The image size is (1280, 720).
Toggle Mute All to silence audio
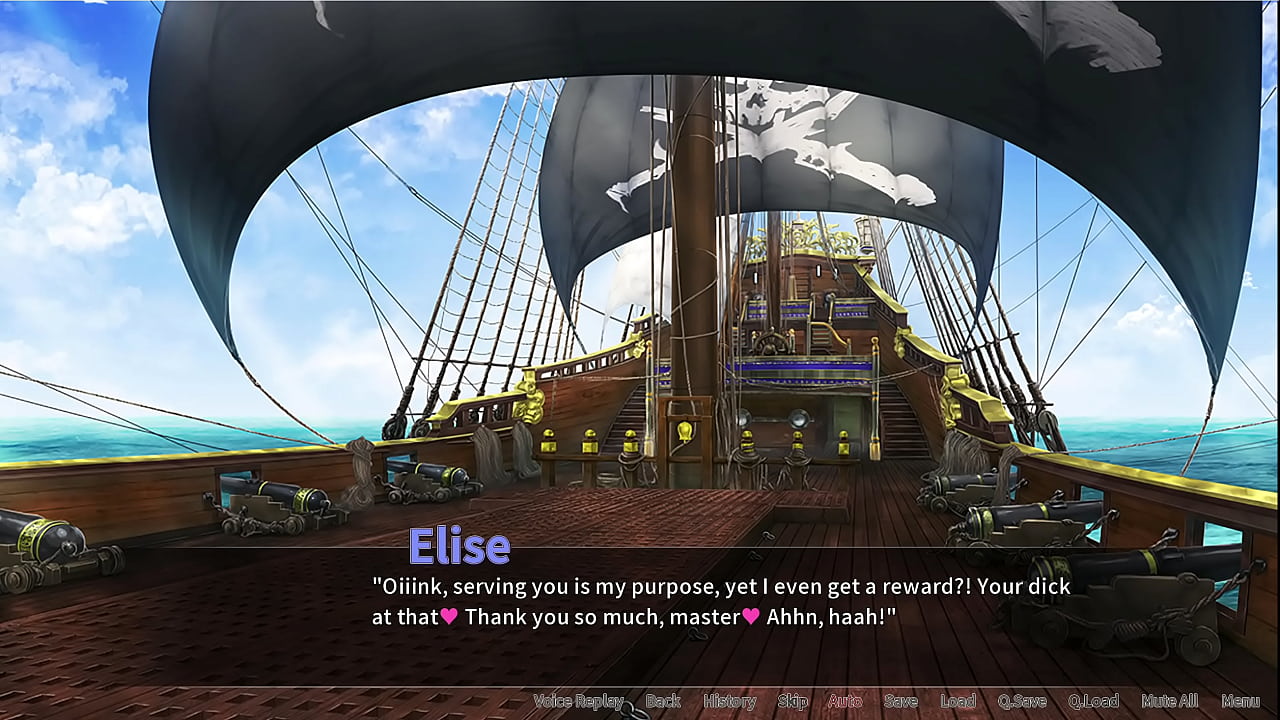[x=1170, y=701]
